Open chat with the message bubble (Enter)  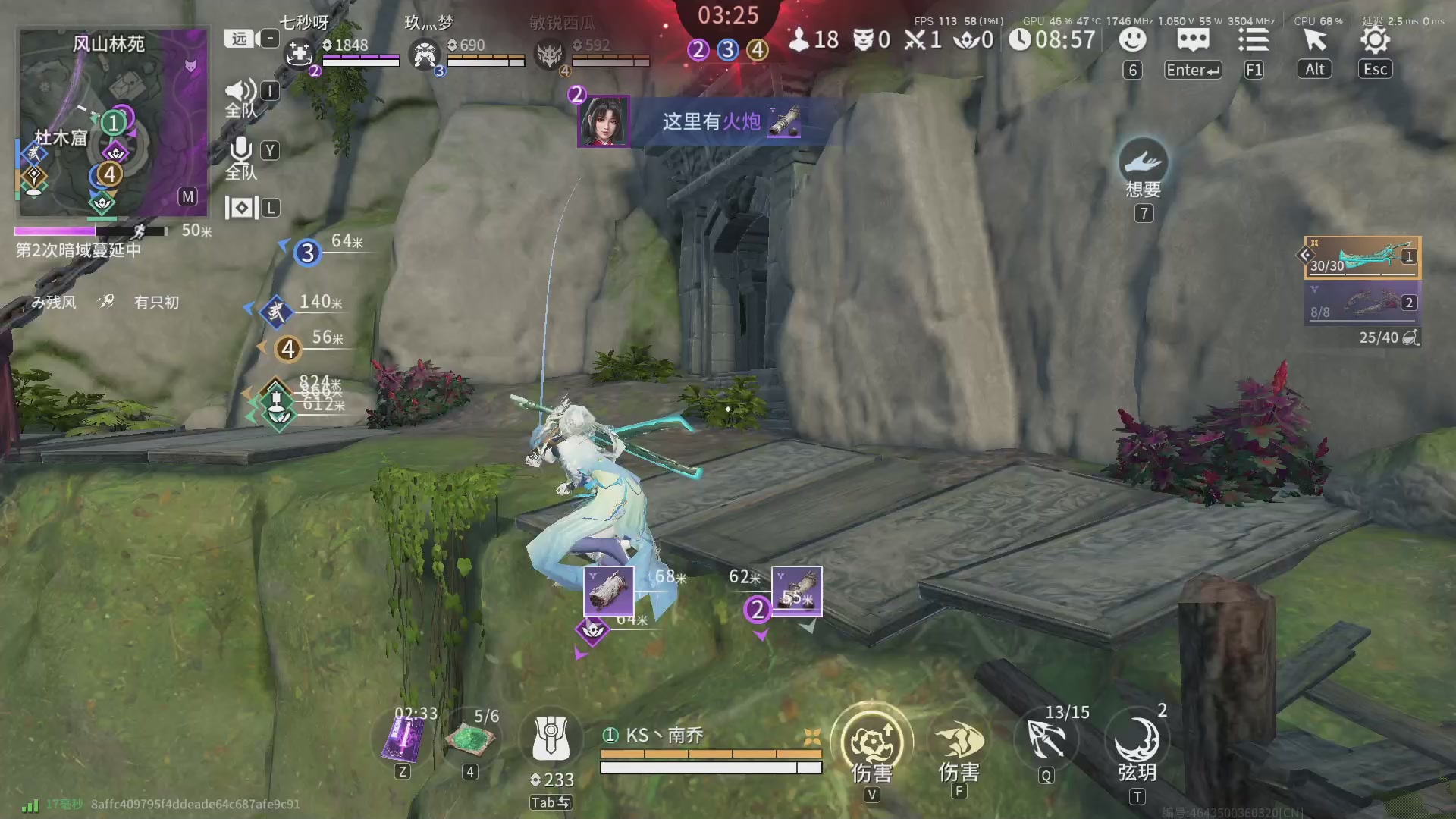pos(1192,41)
